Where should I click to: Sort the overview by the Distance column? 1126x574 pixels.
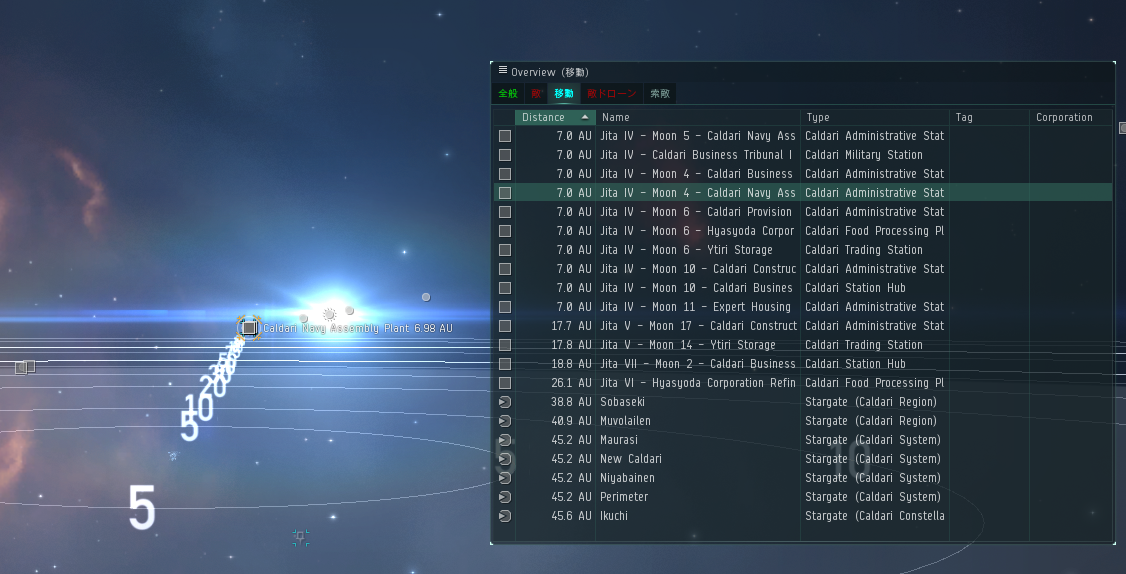[544, 118]
